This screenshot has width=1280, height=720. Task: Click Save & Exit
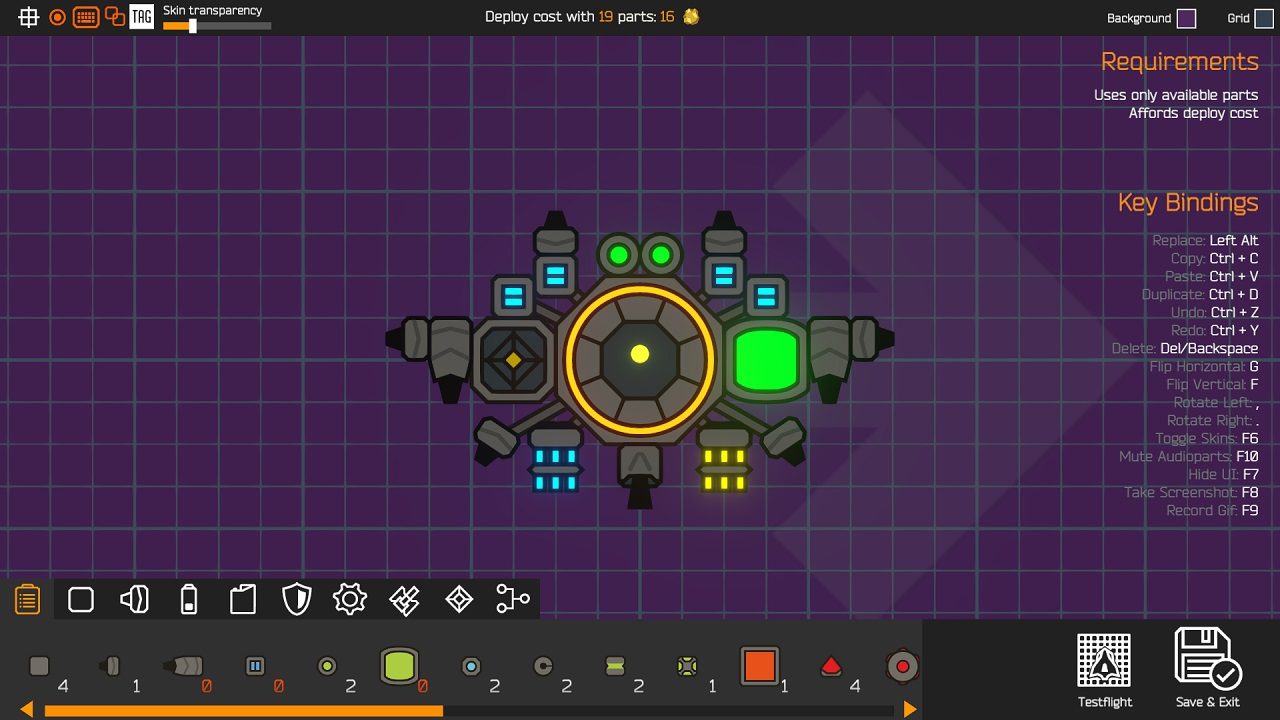(1208, 667)
